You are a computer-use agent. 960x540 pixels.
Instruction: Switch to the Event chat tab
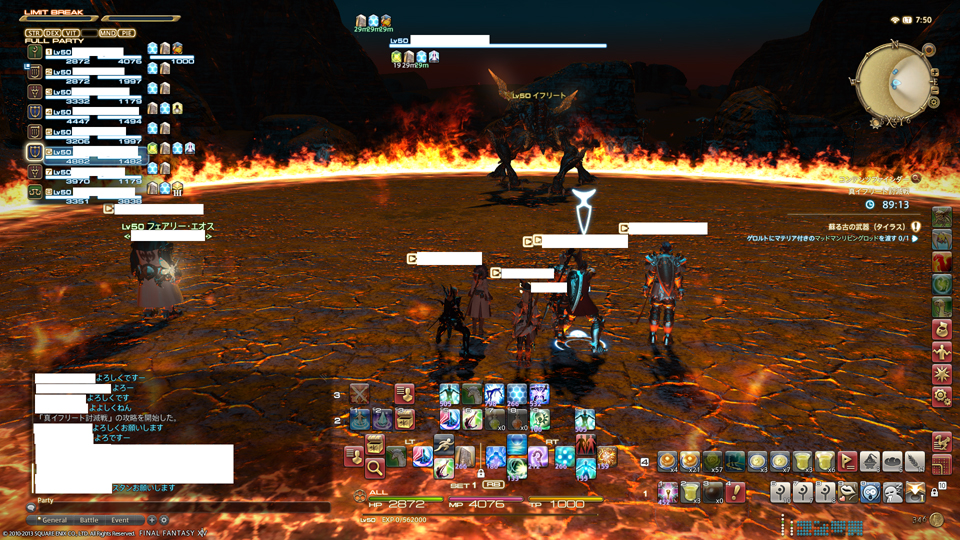[120, 520]
